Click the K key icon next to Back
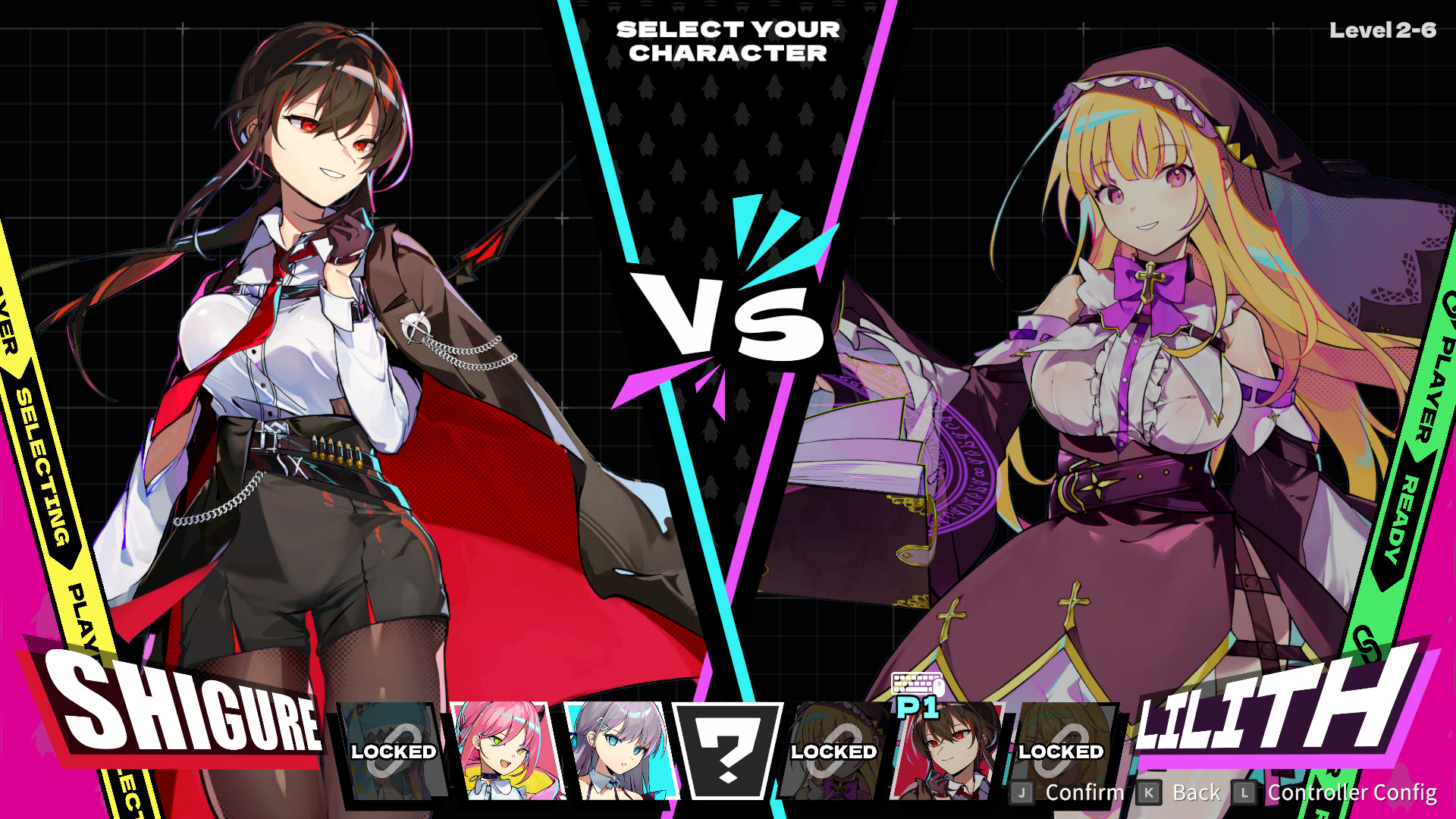 pos(1149,792)
